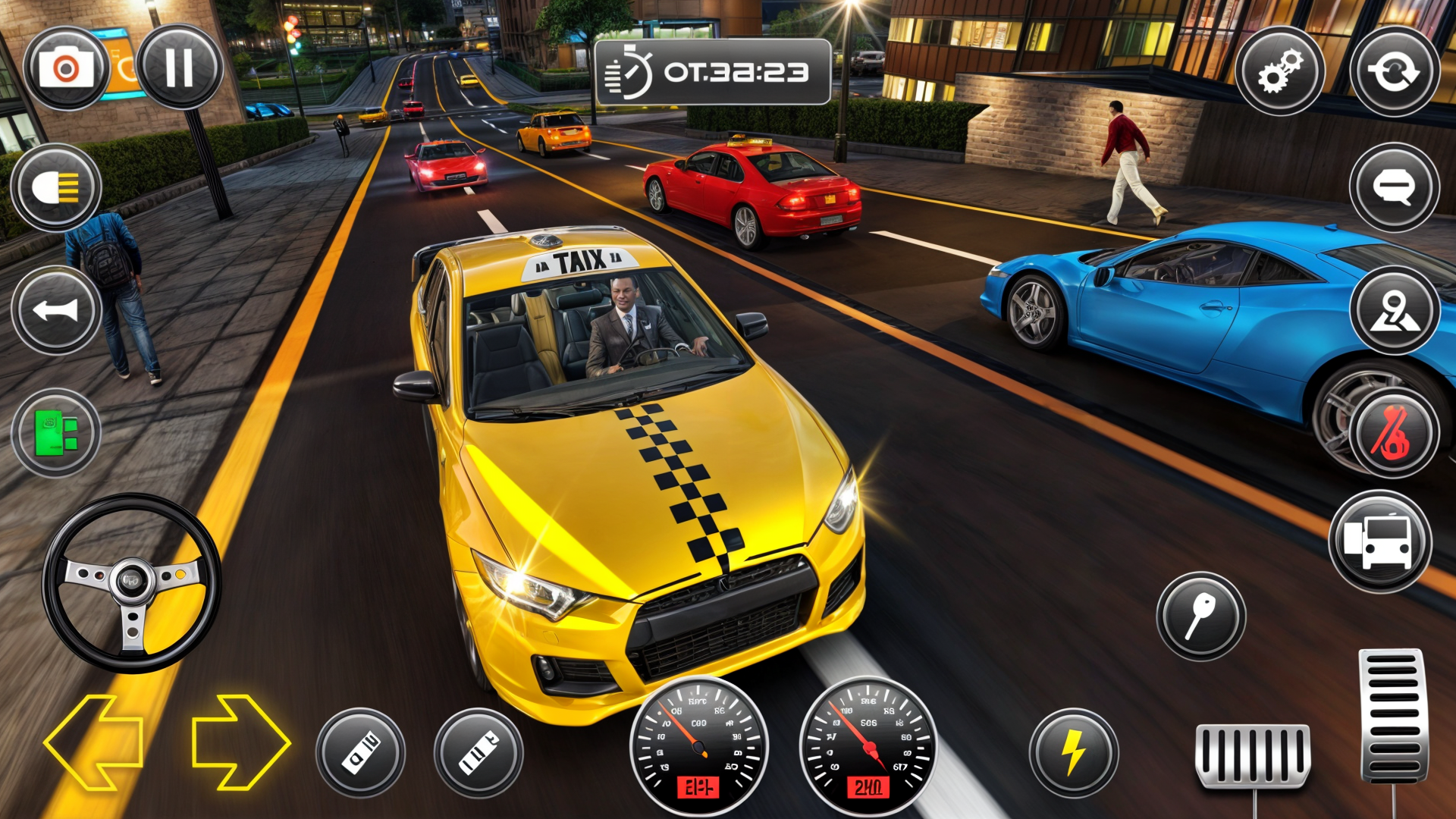Check the left speedometer gauge reading

[x=698, y=747]
